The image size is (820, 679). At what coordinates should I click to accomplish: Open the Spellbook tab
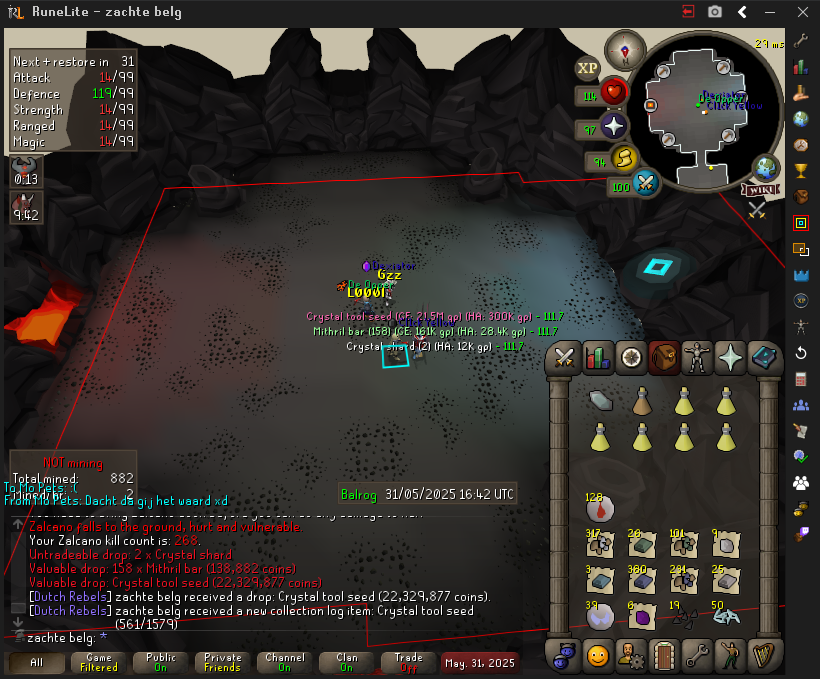tap(764, 357)
